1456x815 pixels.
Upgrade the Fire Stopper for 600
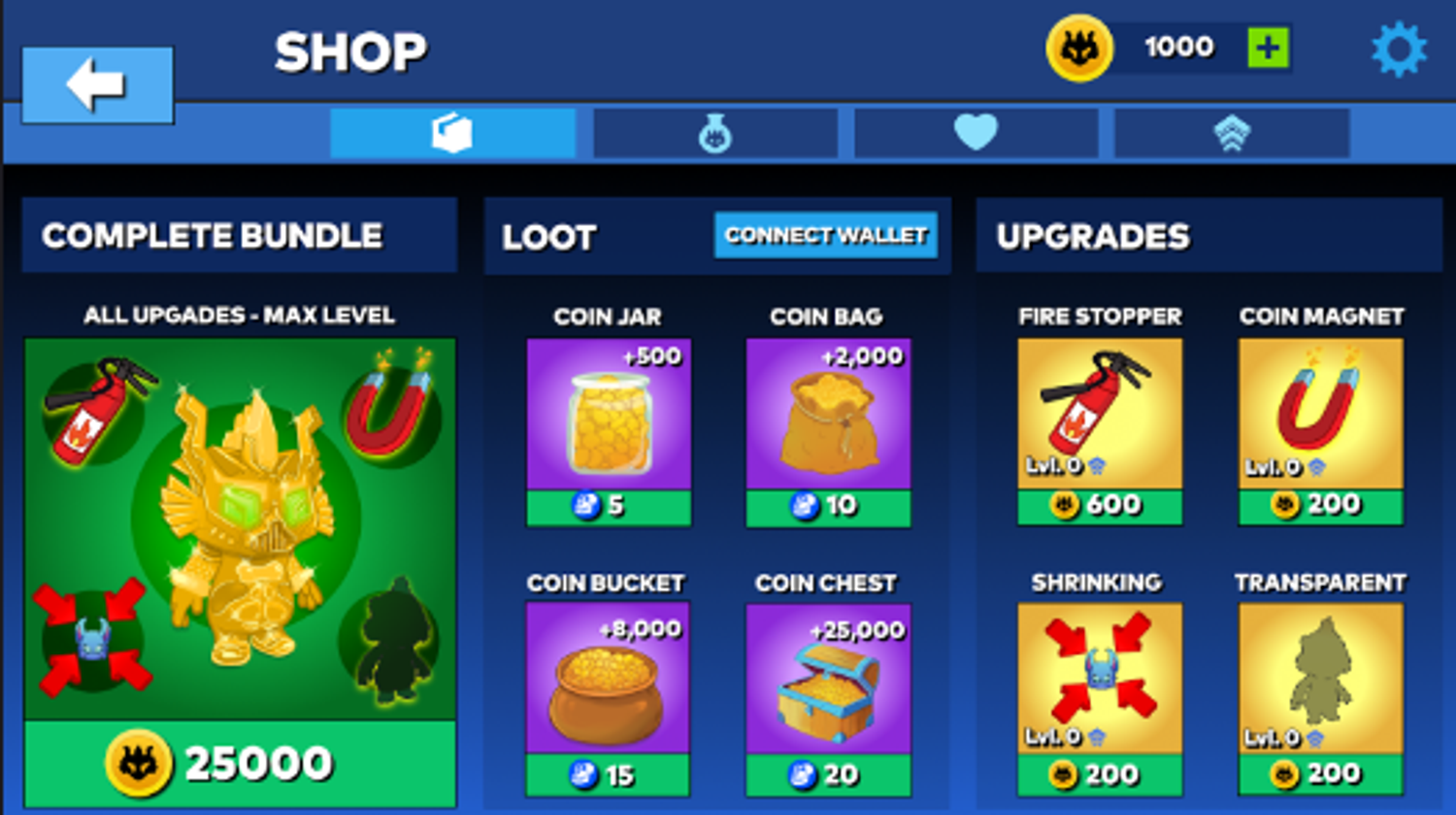click(x=1100, y=505)
